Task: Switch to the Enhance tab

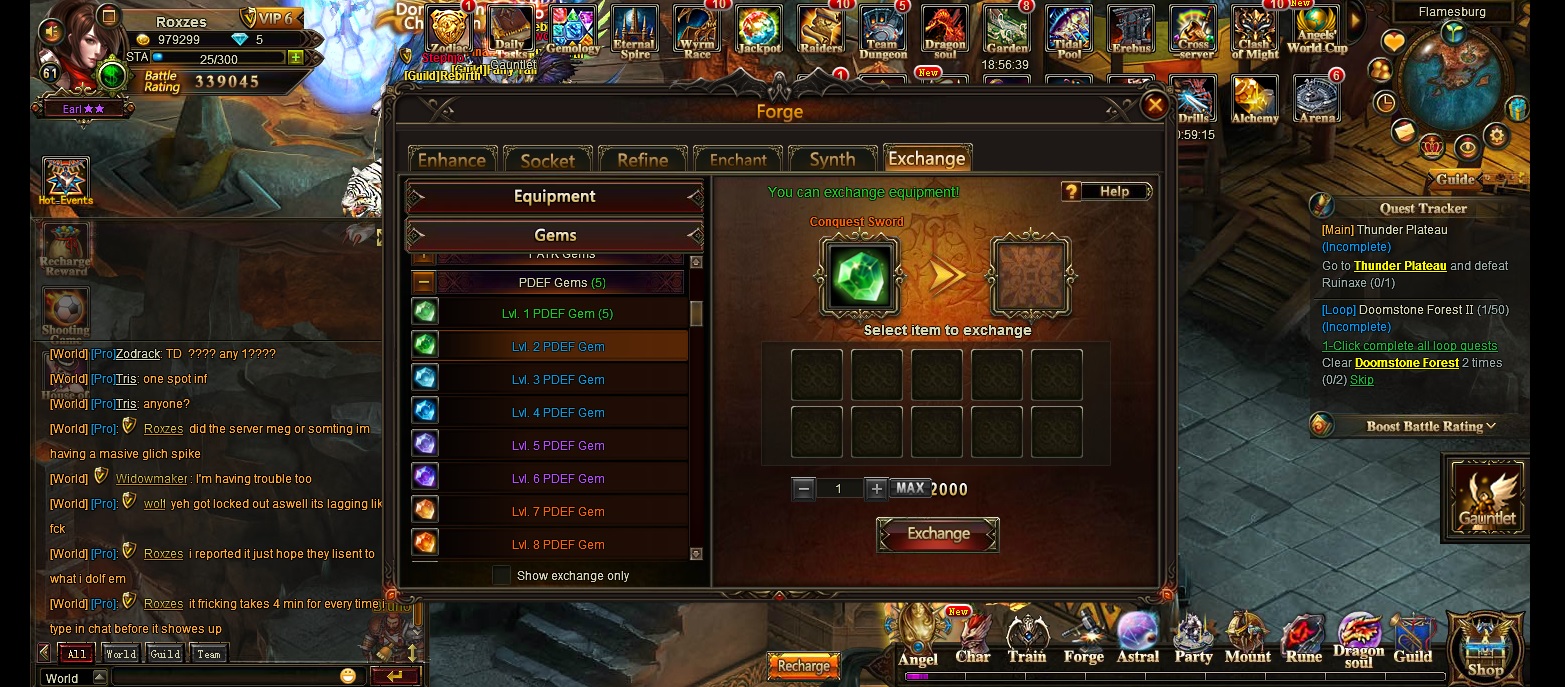Action: click(451, 160)
